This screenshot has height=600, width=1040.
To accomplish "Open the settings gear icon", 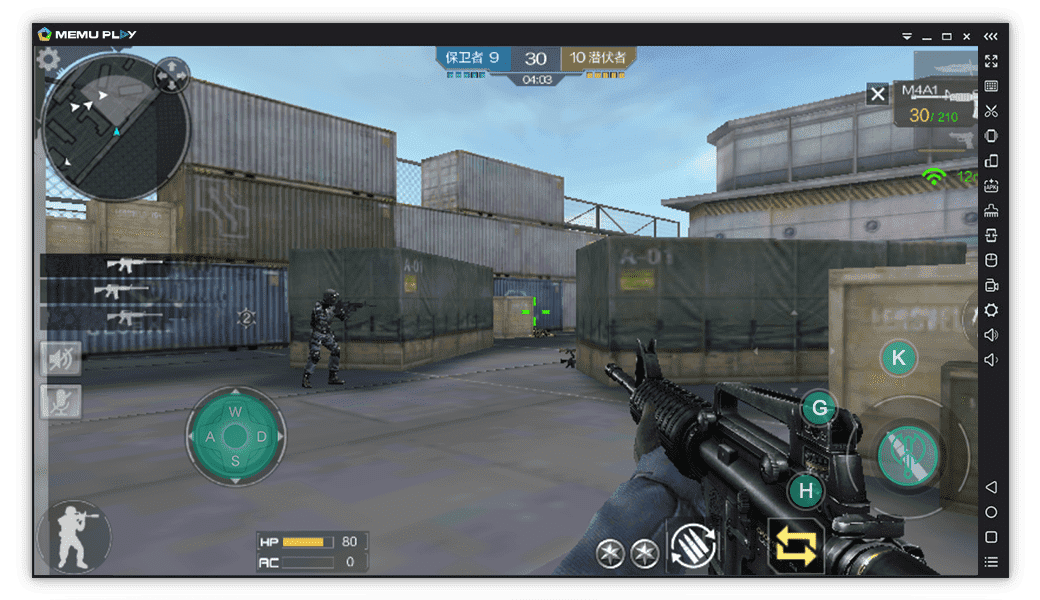I will [48, 60].
